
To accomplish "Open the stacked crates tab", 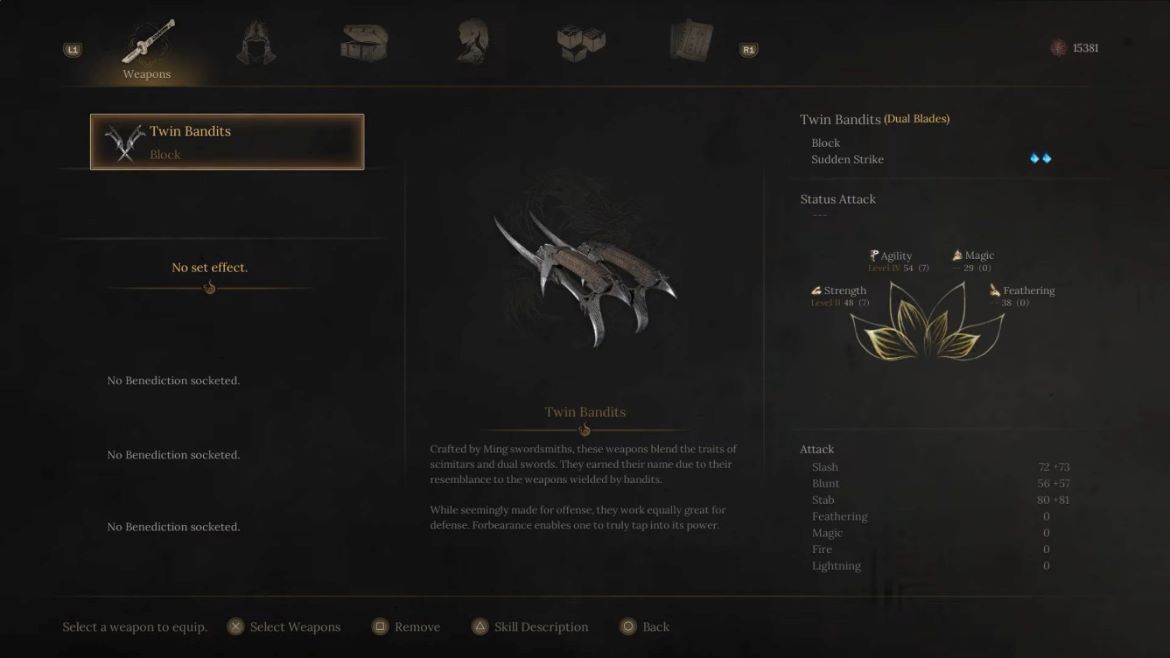I will click(581, 44).
